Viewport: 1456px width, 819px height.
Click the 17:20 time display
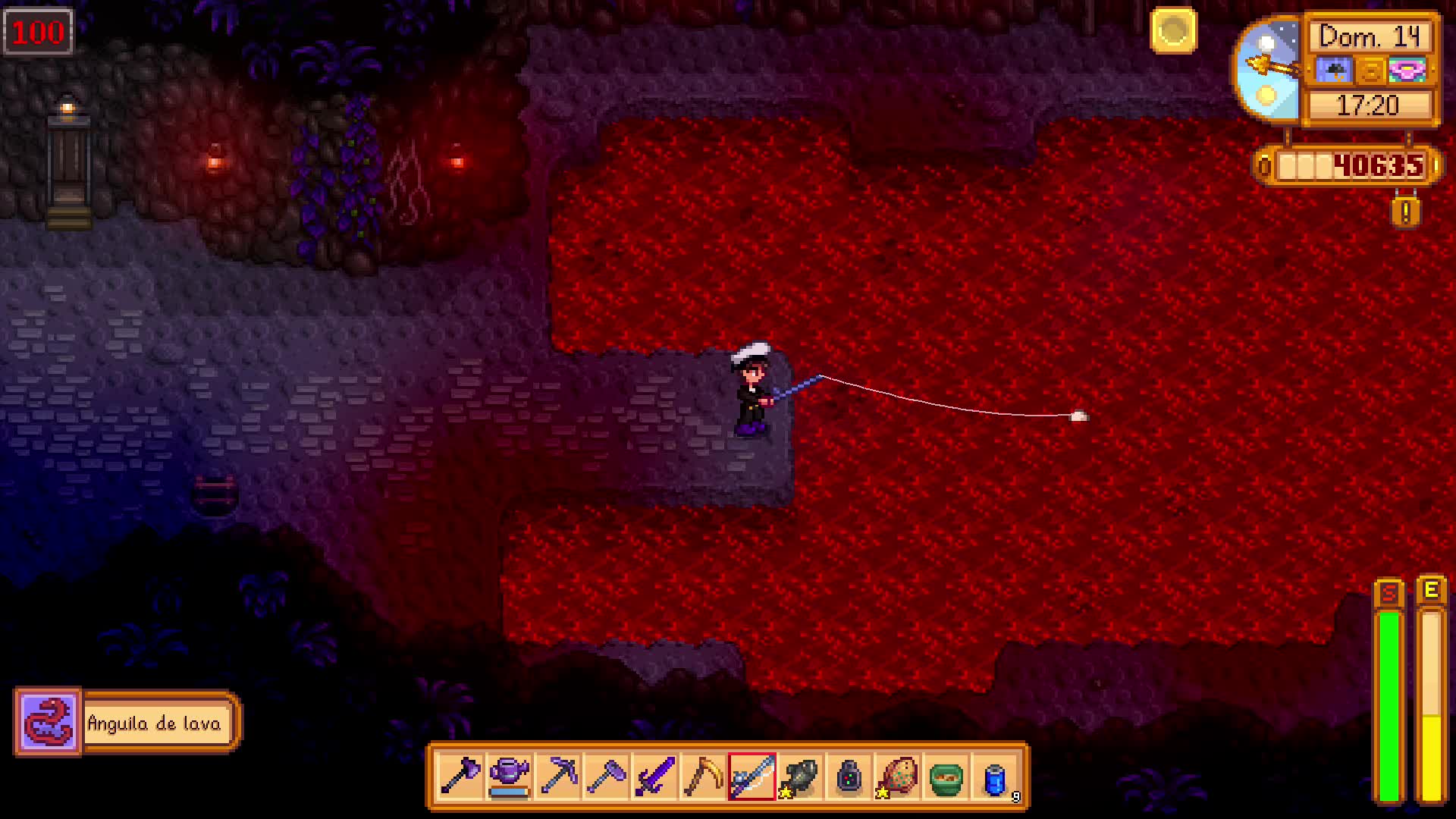[x=1370, y=106]
